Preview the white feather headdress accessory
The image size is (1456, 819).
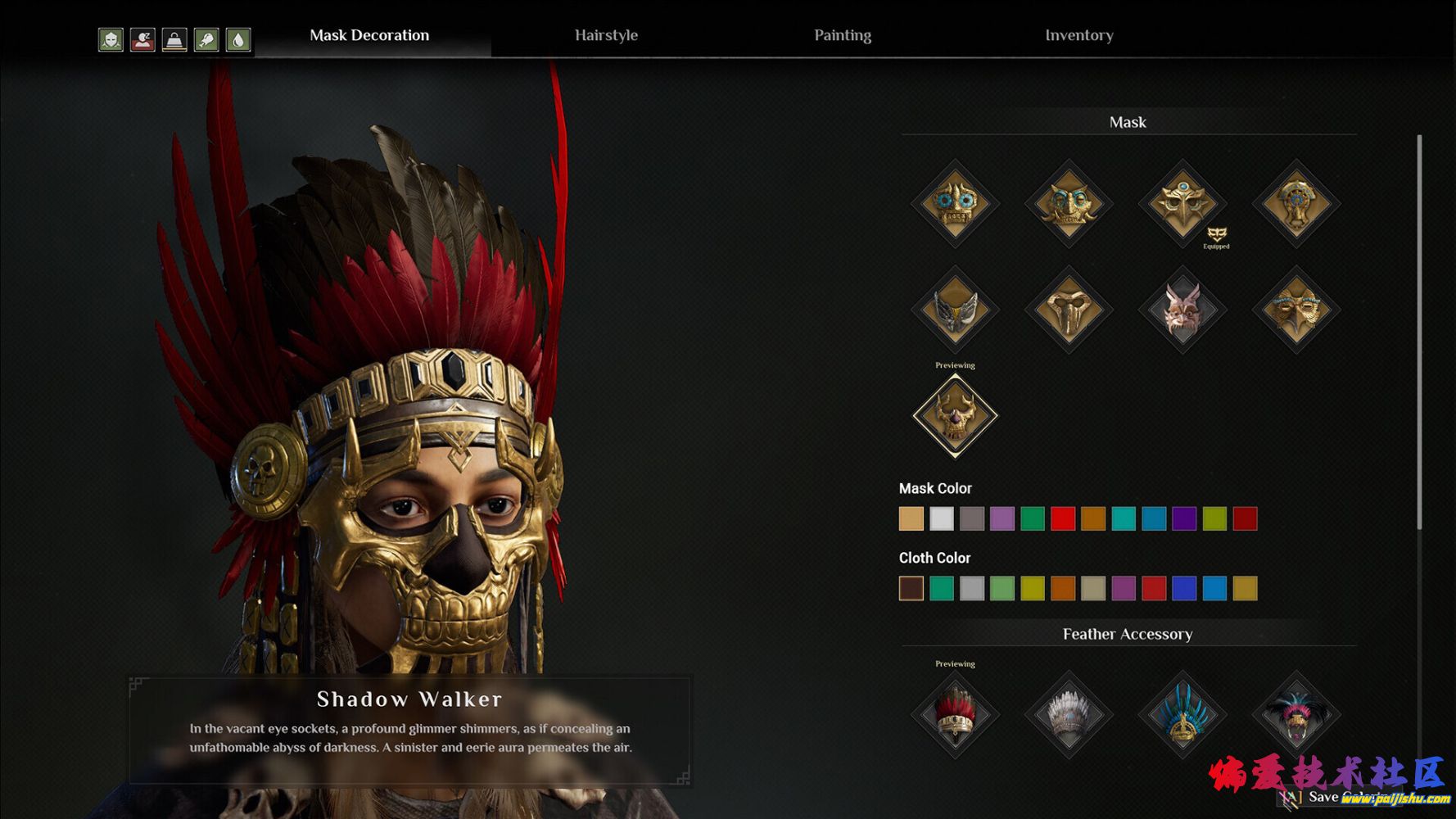point(1069,714)
